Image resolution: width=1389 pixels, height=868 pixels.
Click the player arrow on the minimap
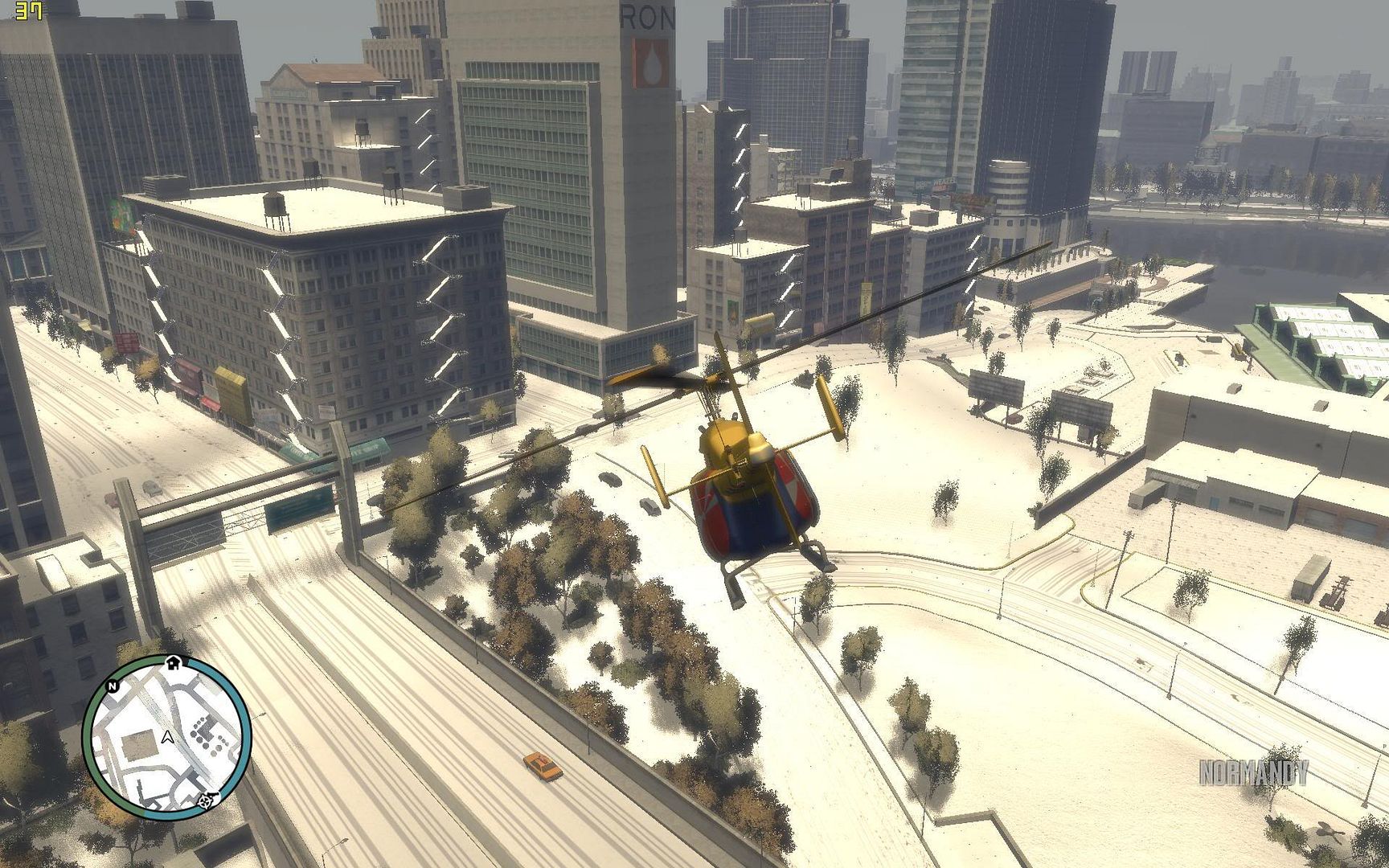[x=167, y=735]
